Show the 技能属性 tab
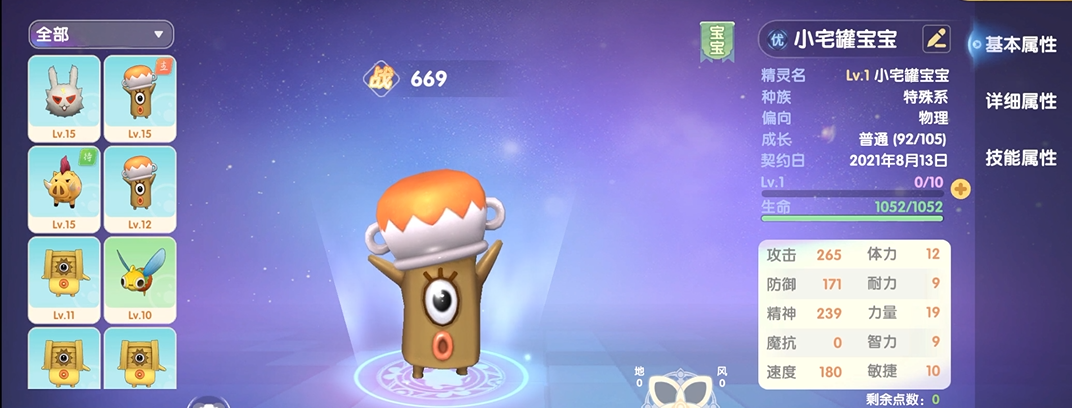 point(1020,158)
